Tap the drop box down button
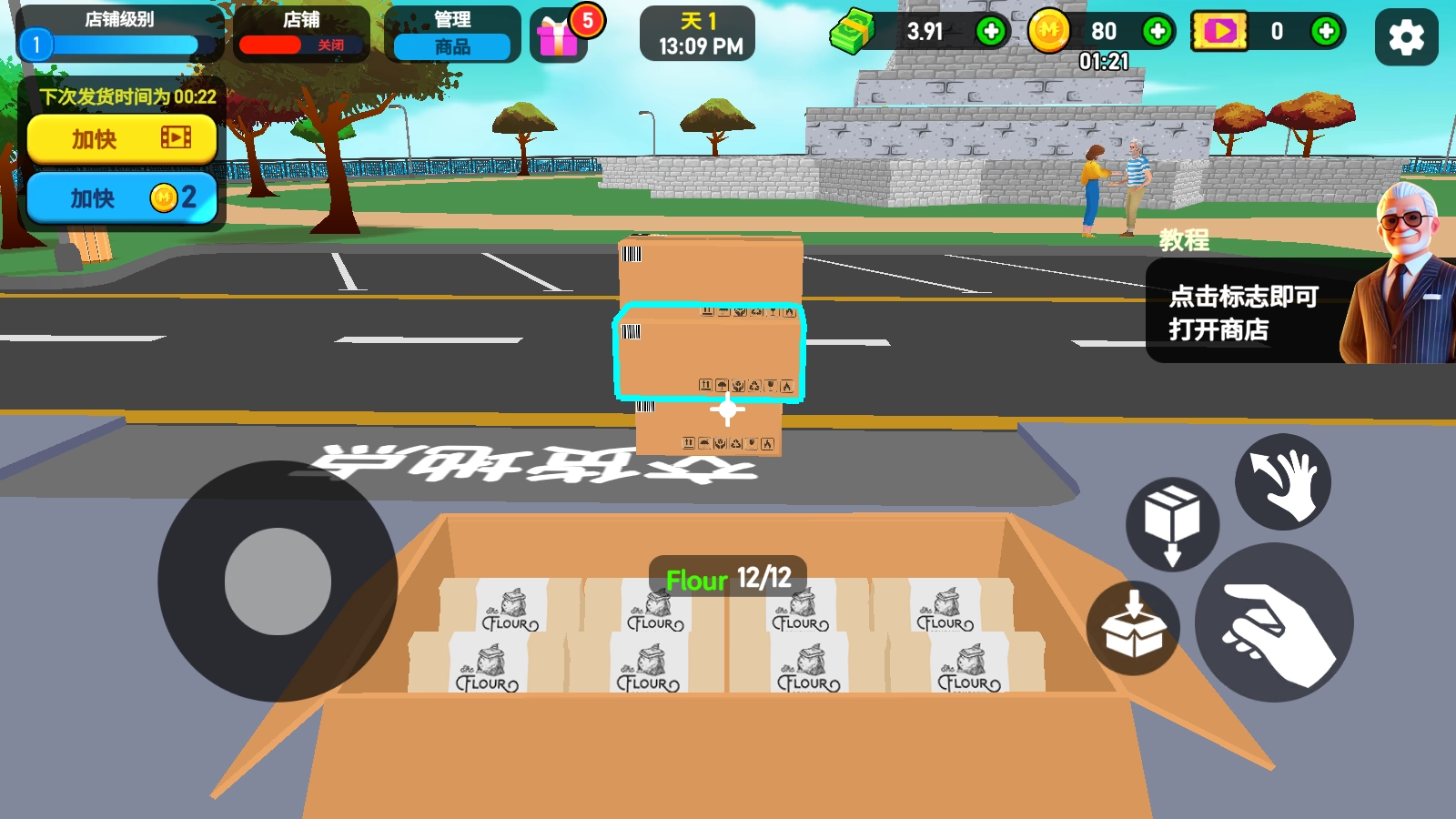 coord(1172,523)
